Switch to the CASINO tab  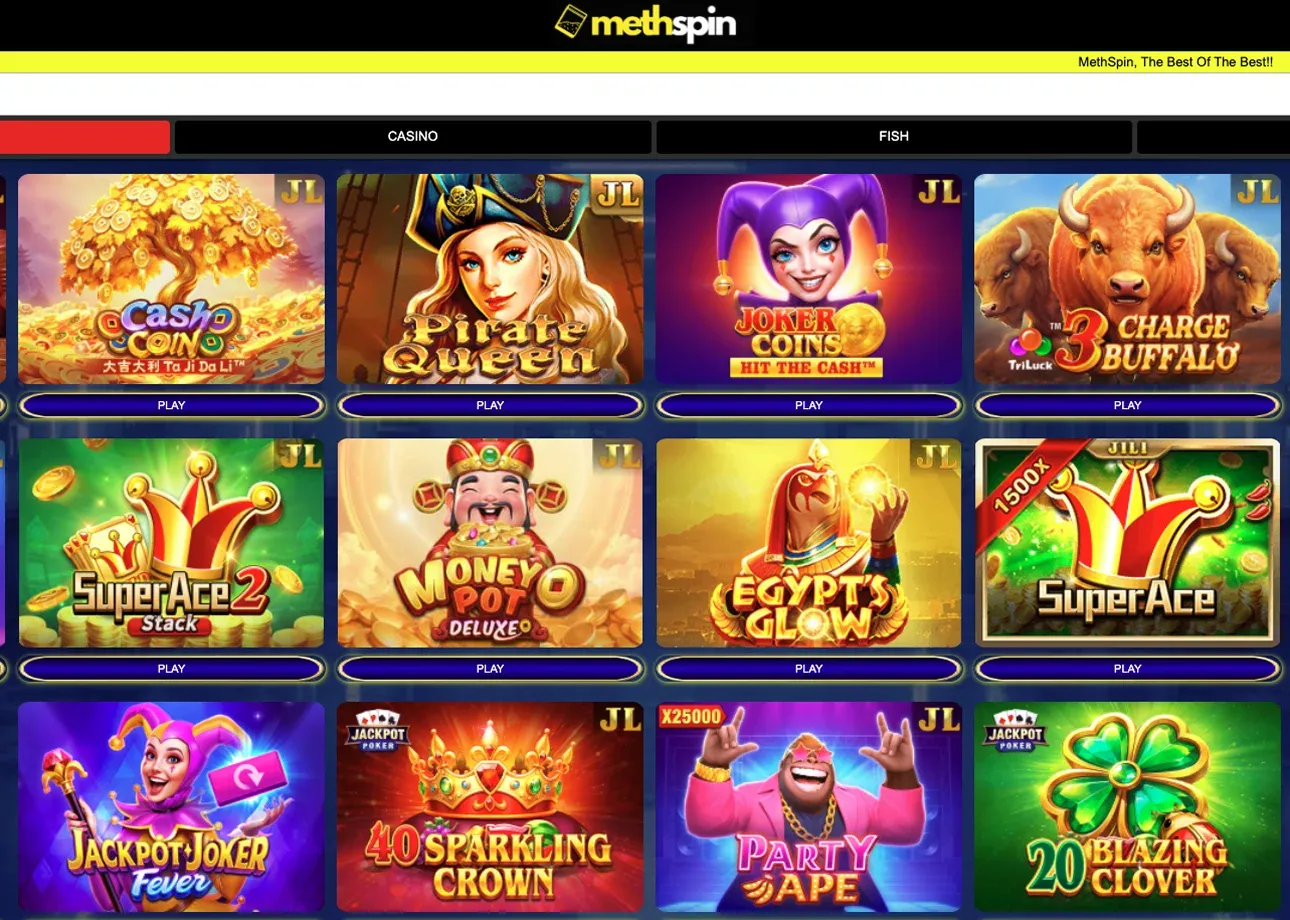(x=412, y=136)
